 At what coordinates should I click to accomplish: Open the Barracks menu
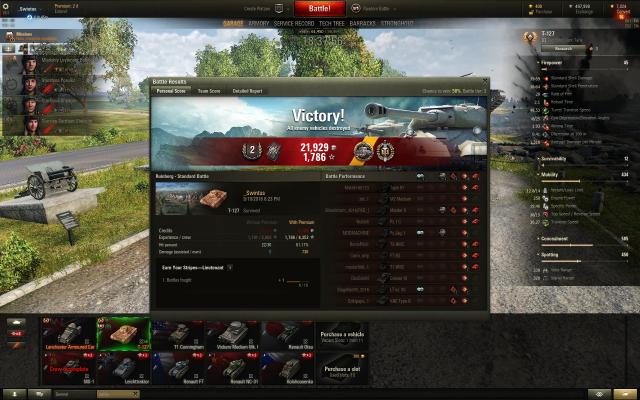pyautogui.click(x=364, y=21)
